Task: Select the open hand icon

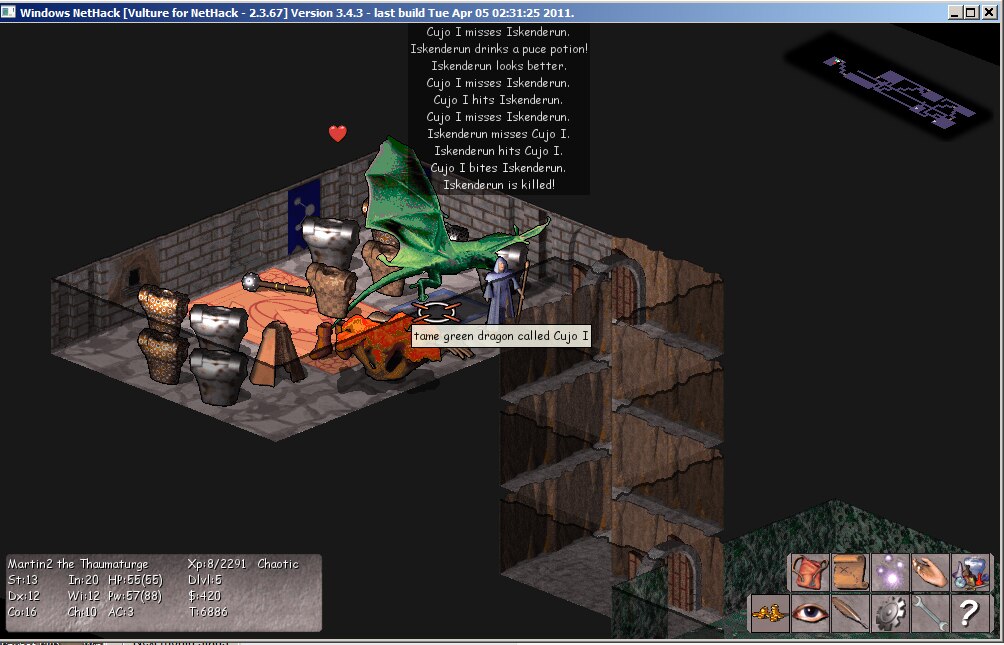Action: point(930,573)
